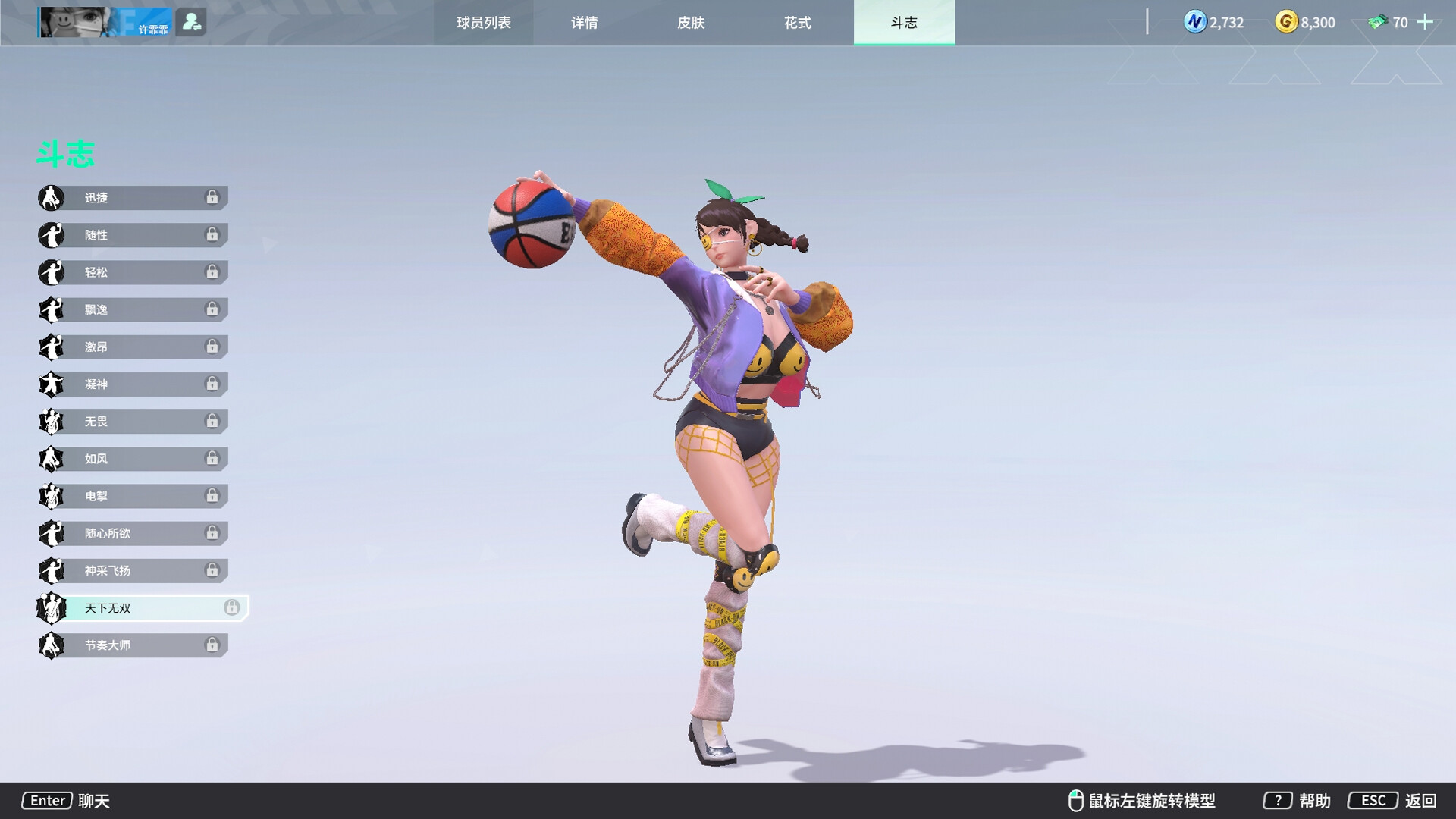Select the 无畏 stance icon

(x=50, y=422)
